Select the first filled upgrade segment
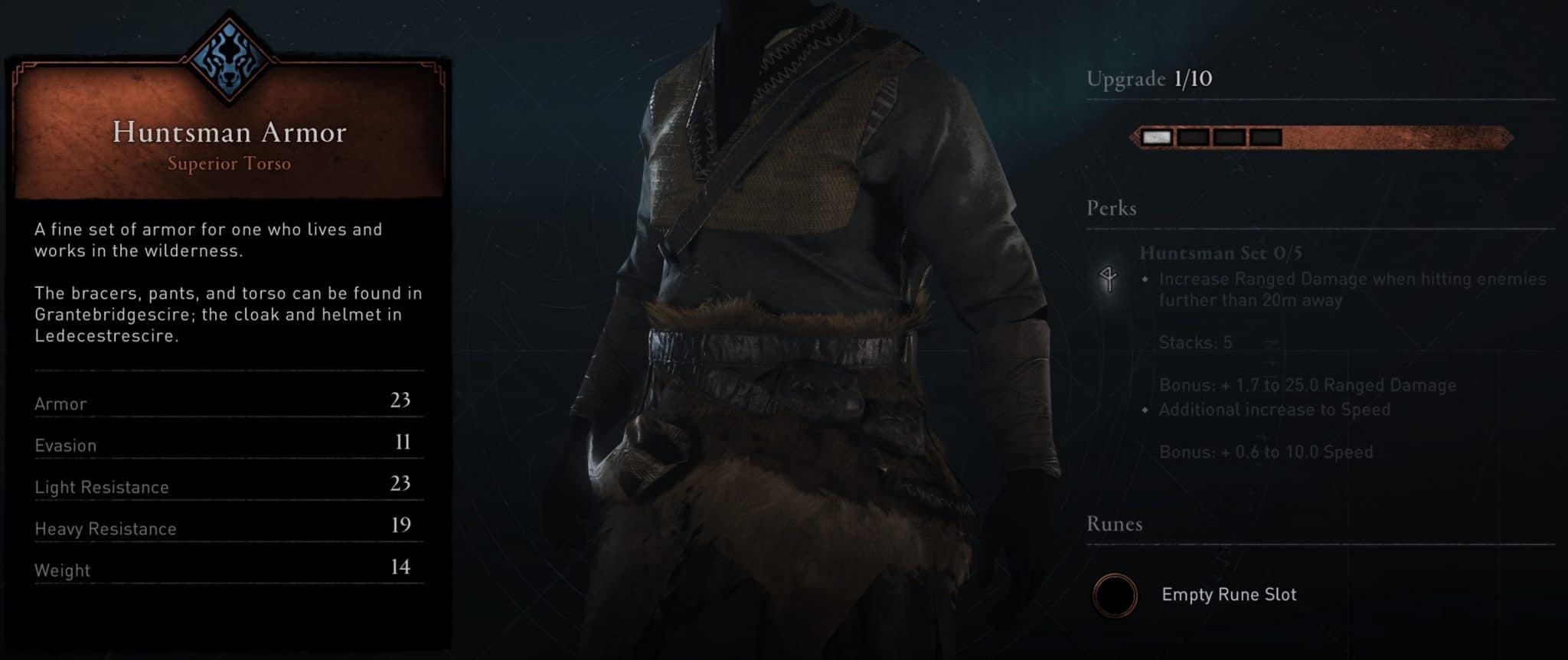Image resolution: width=1568 pixels, height=660 pixels. 1156,136
